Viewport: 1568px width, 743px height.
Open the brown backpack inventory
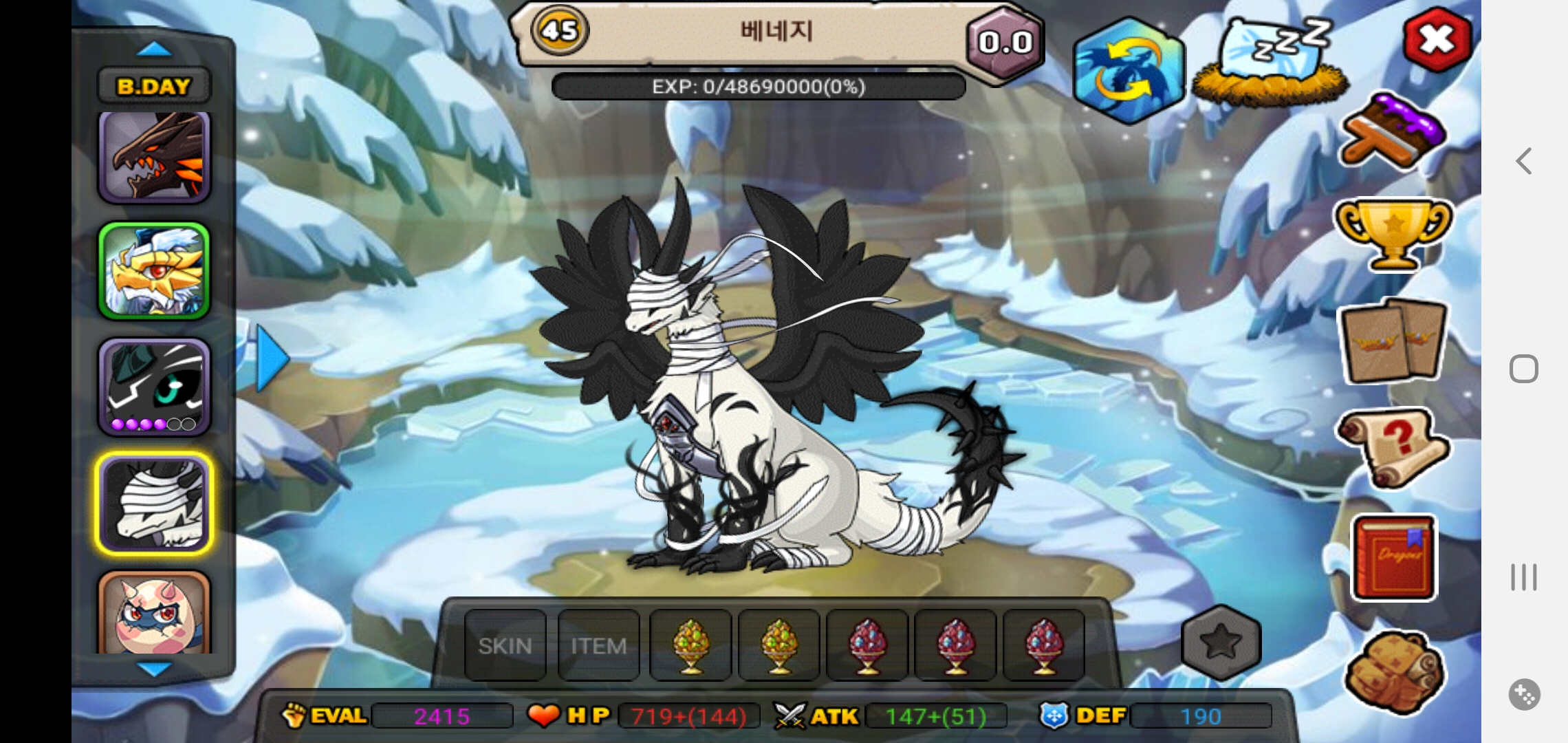pos(1393,671)
